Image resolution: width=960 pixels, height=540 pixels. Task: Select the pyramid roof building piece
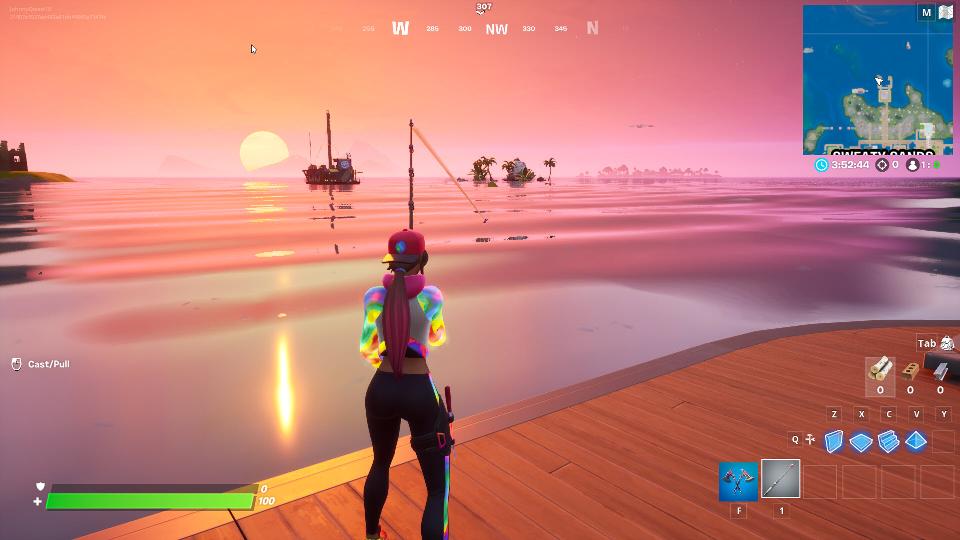tap(915, 441)
